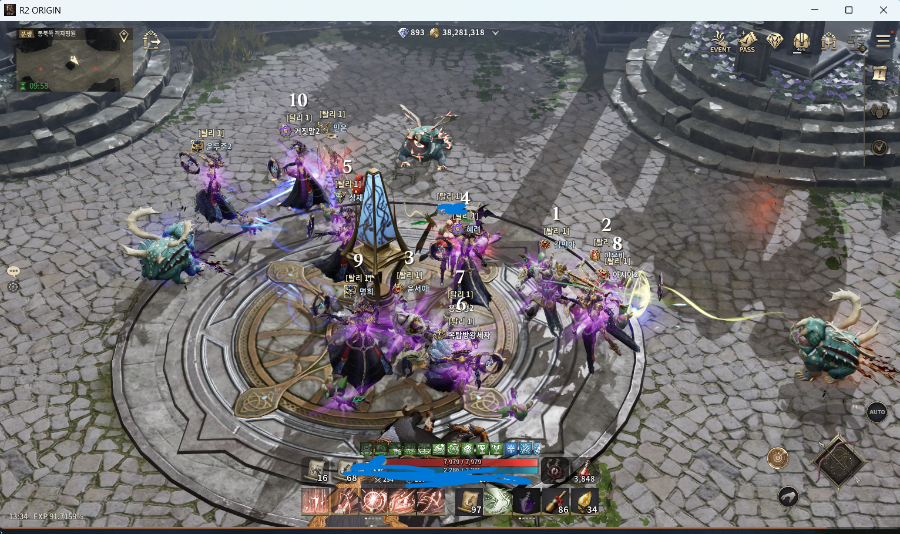This screenshot has height=534, width=900.
Task: Open the EVENT menu
Action: tap(720, 42)
